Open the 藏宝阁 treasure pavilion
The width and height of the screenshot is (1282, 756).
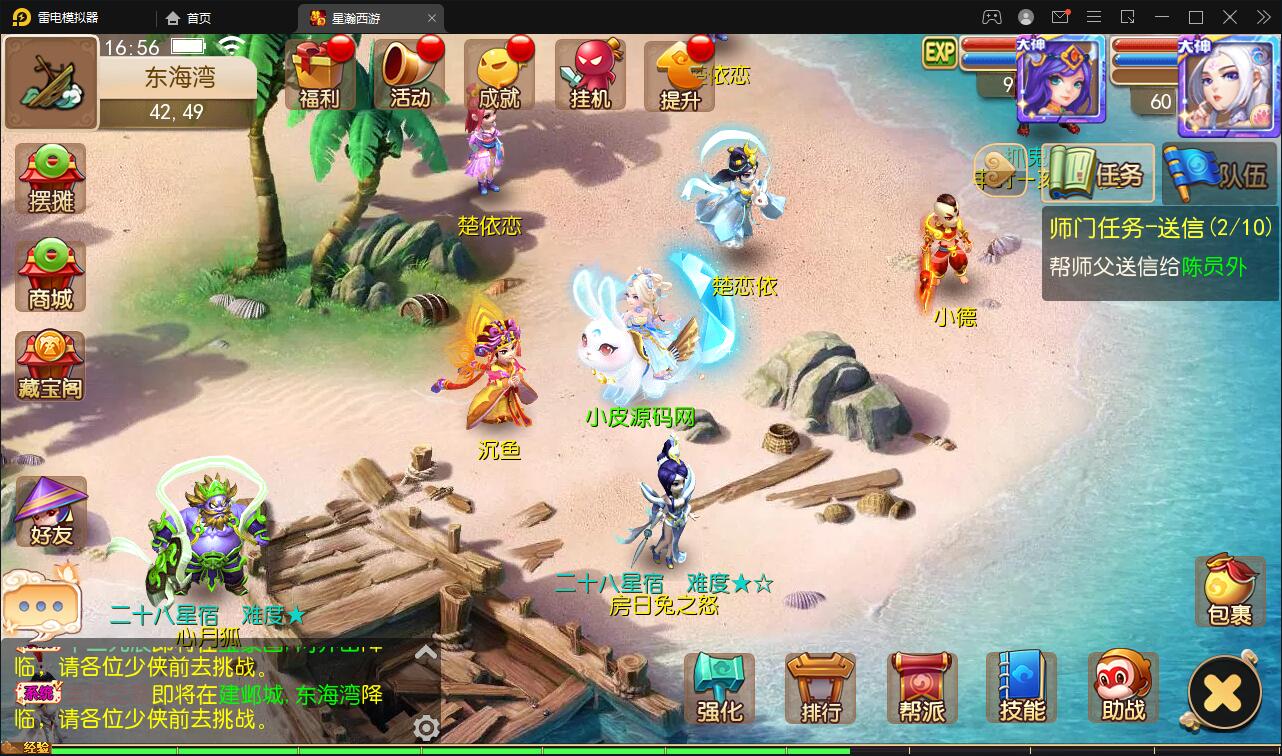tap(49, 366)
